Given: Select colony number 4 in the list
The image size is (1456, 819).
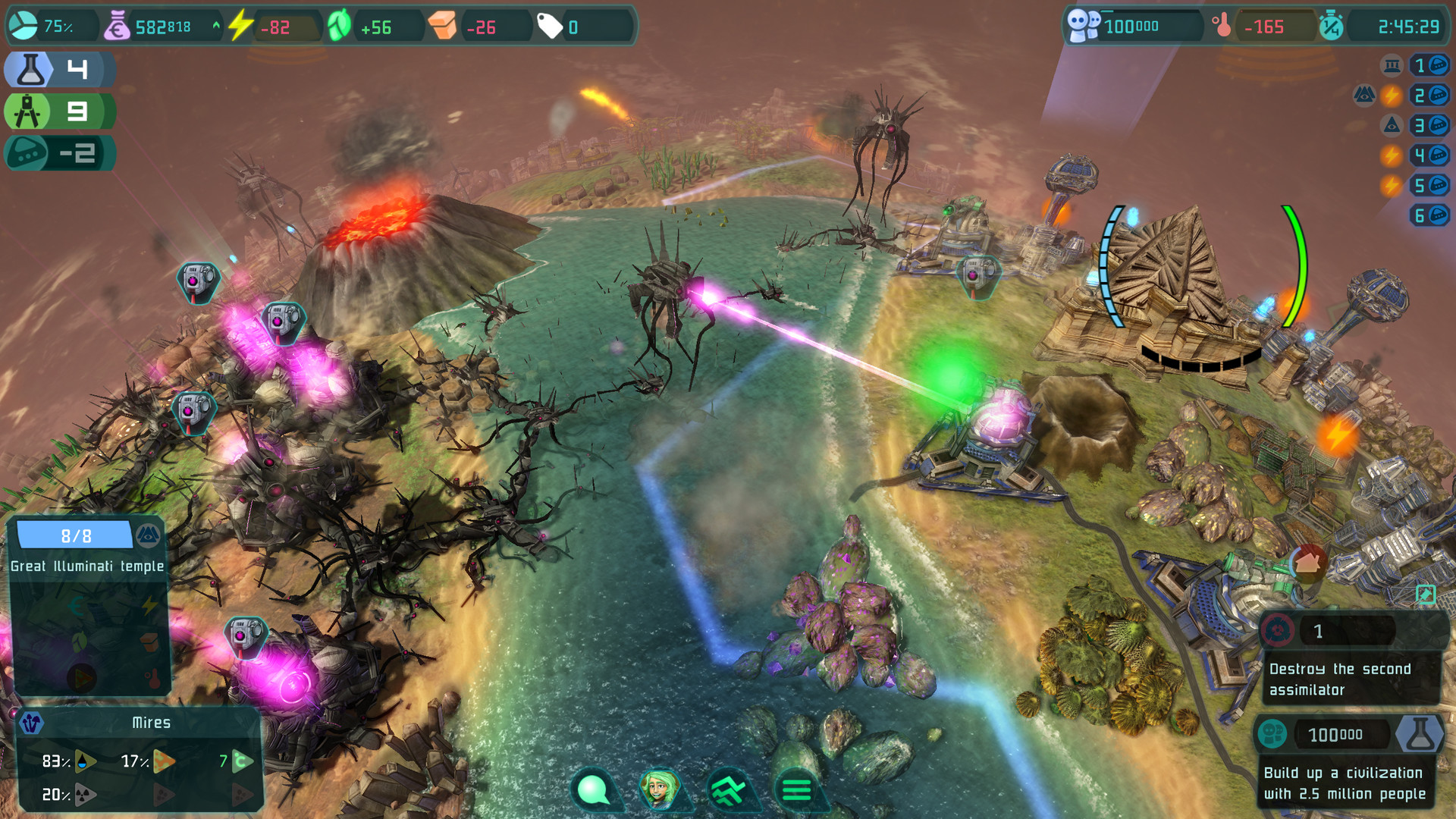Looking at the screenshot, I should pos(1429,155).
